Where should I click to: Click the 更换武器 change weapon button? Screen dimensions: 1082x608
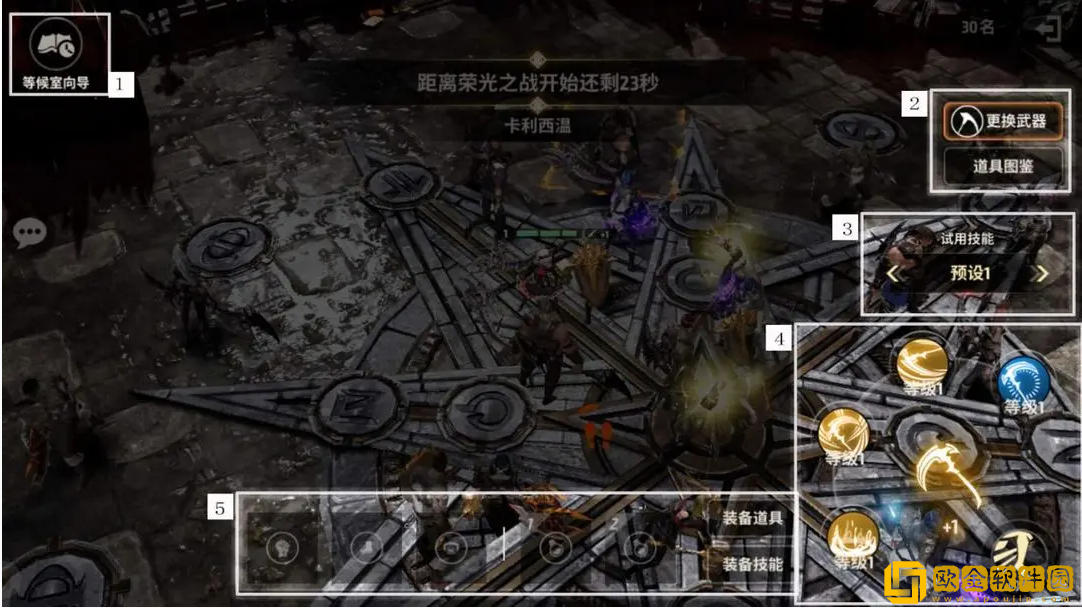click(1002, 121)
